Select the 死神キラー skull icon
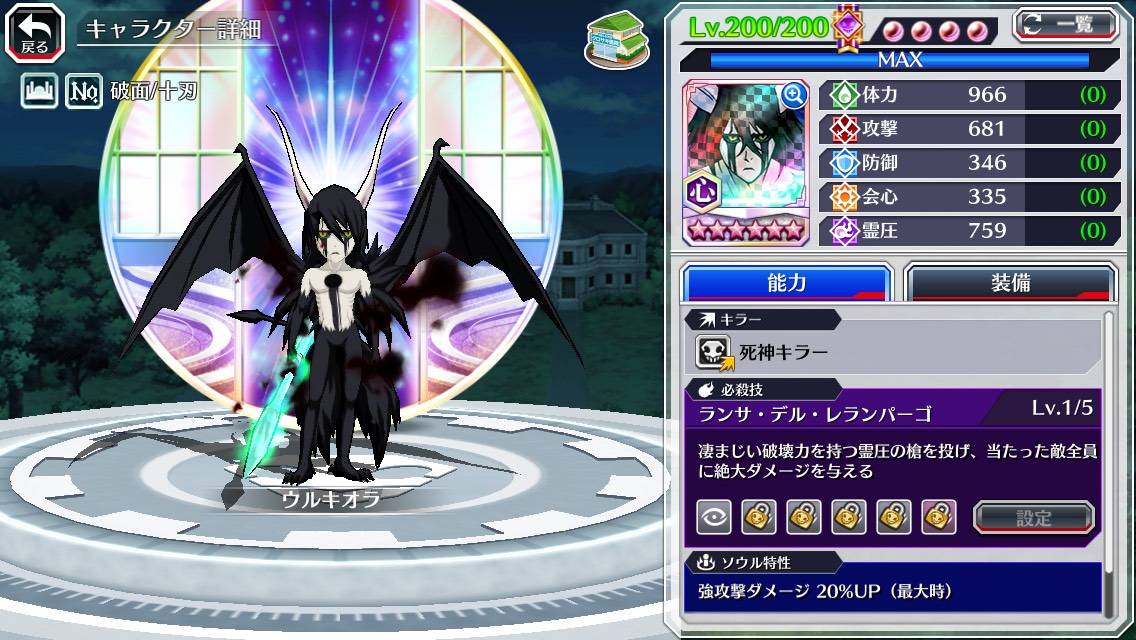 713,352
